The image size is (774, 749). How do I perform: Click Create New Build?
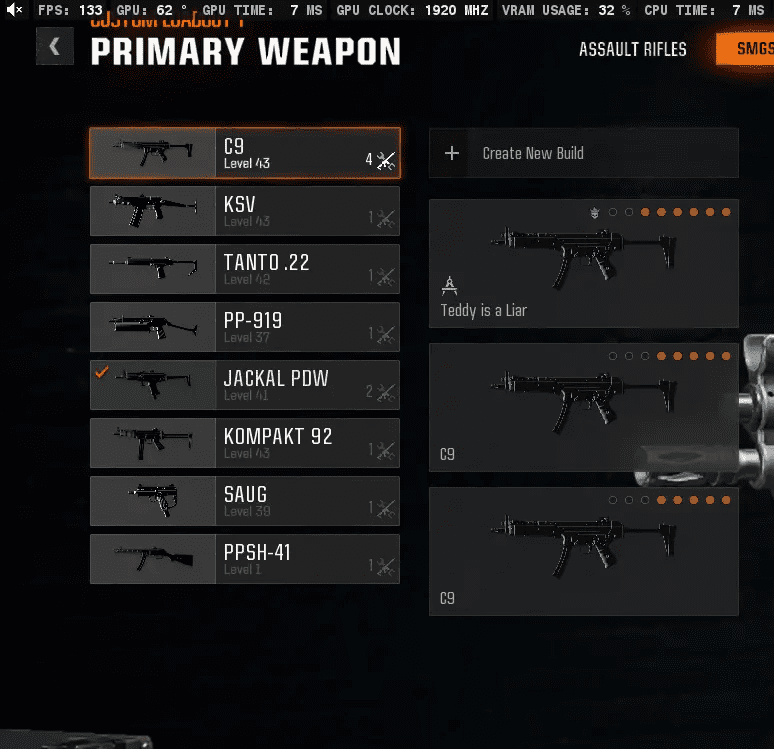pos(583,153)
